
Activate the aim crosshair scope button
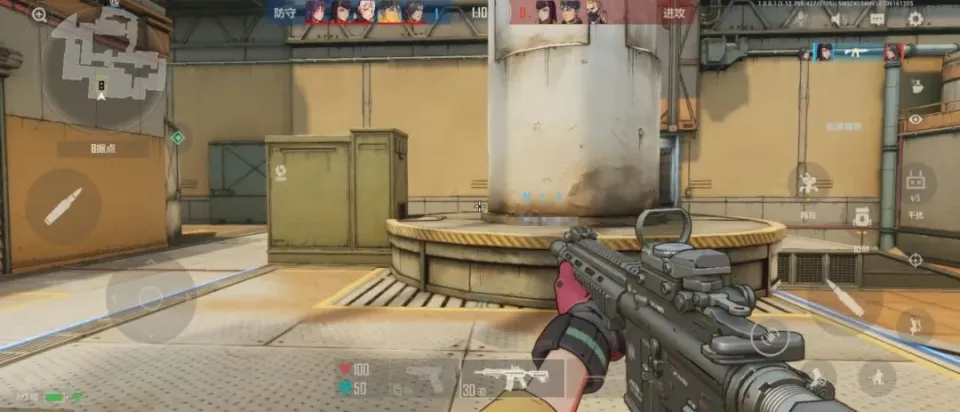915,260
